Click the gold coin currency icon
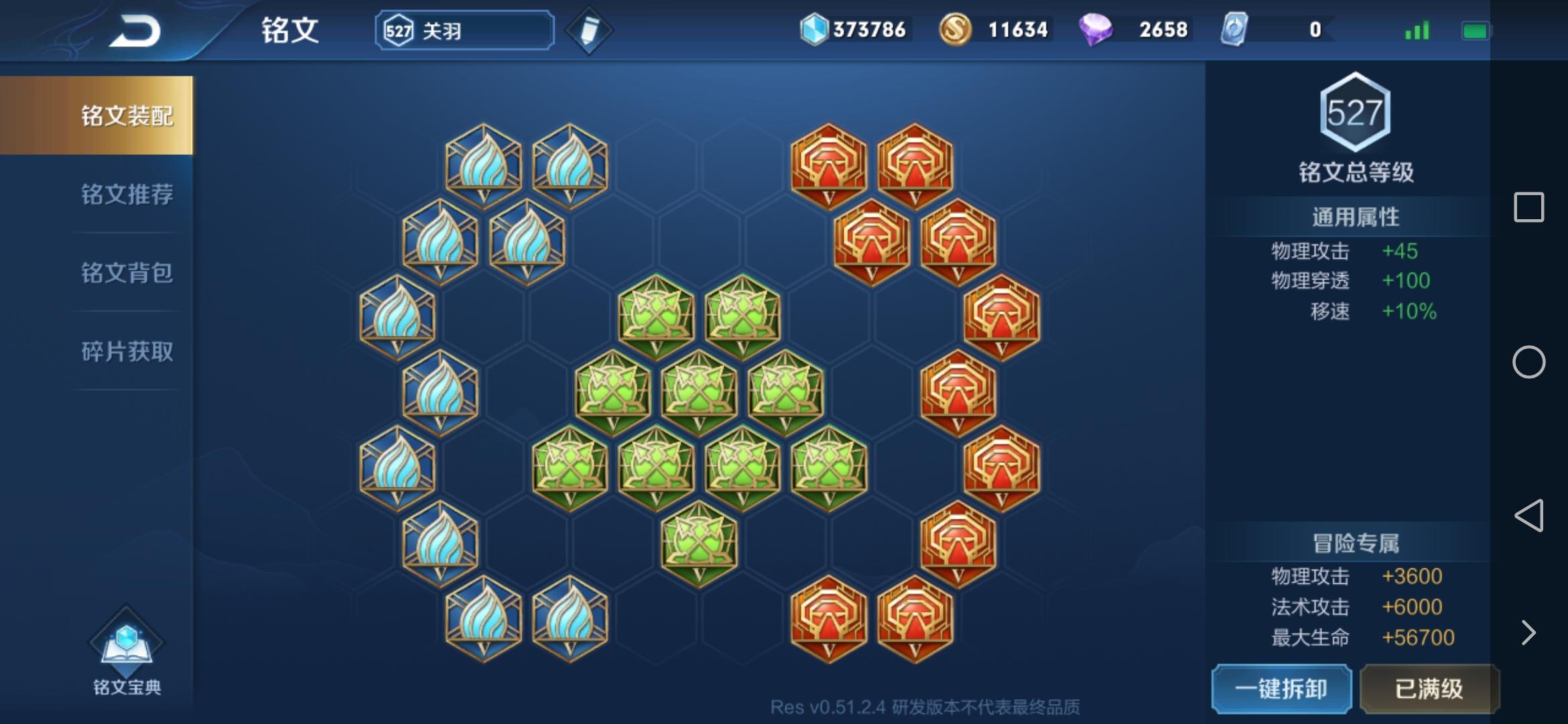Viewport: 1568px width, 724px height. coord(956,28)
